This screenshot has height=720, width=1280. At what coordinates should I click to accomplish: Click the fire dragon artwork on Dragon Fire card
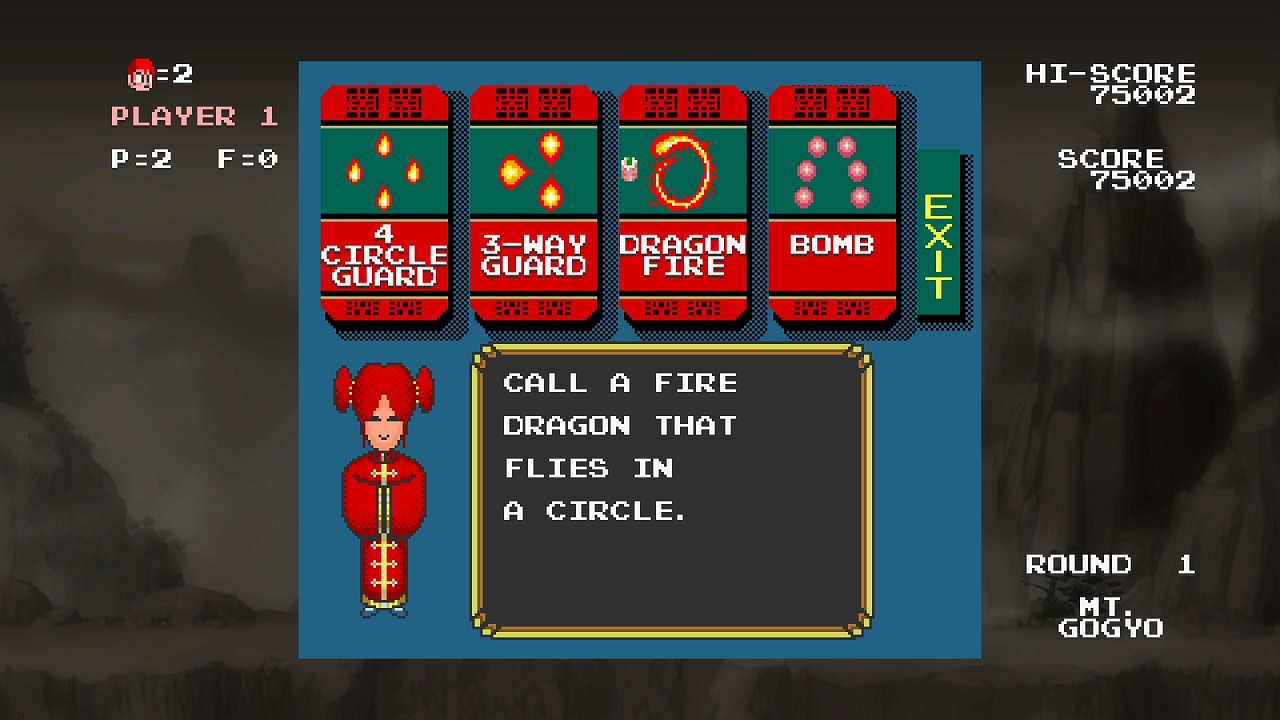(x=683, y=168)
